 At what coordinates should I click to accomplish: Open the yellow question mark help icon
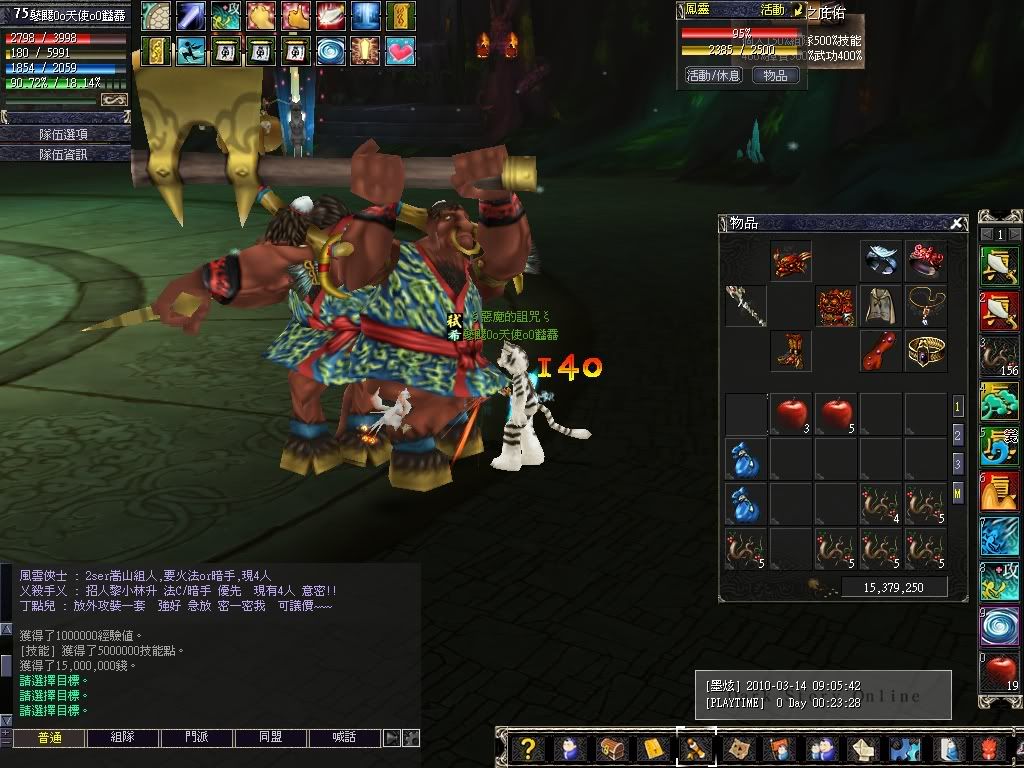529,749
